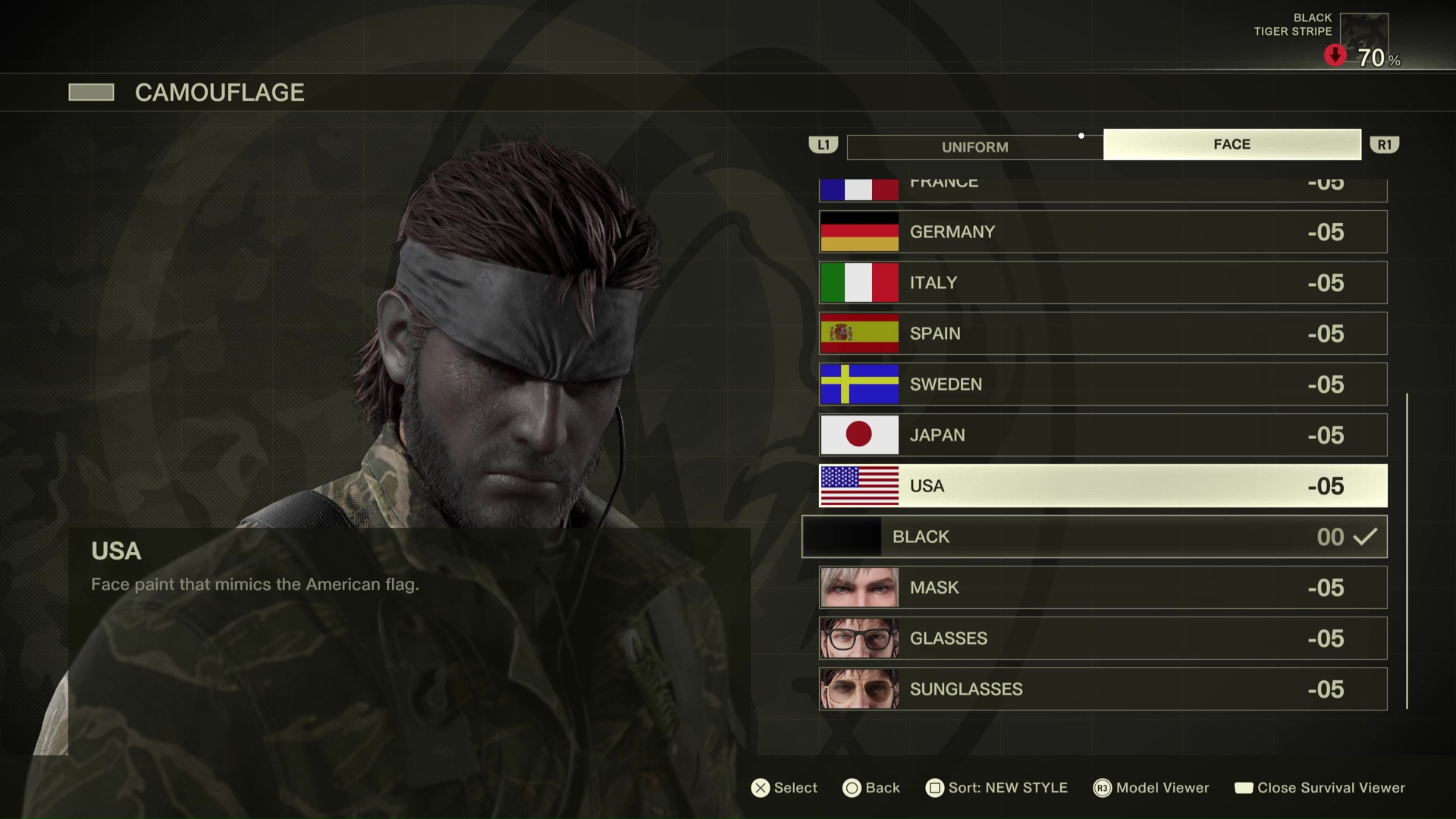The width and height of the screenshot is (1456, 819).
Task: Choose the Mask face option
Action: pyautogui.click(x=1103, y=588)
